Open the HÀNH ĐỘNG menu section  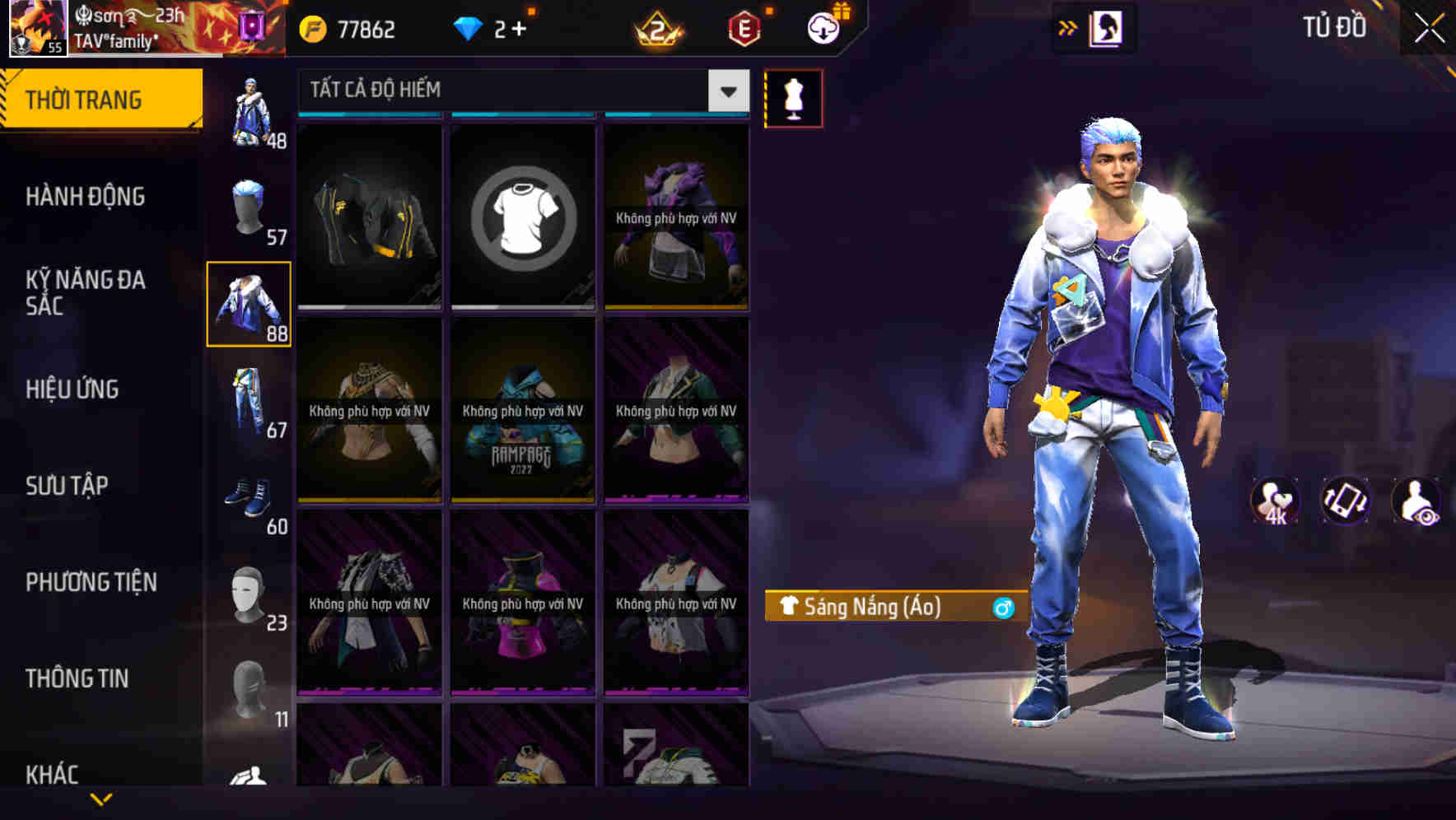(86, 197)
